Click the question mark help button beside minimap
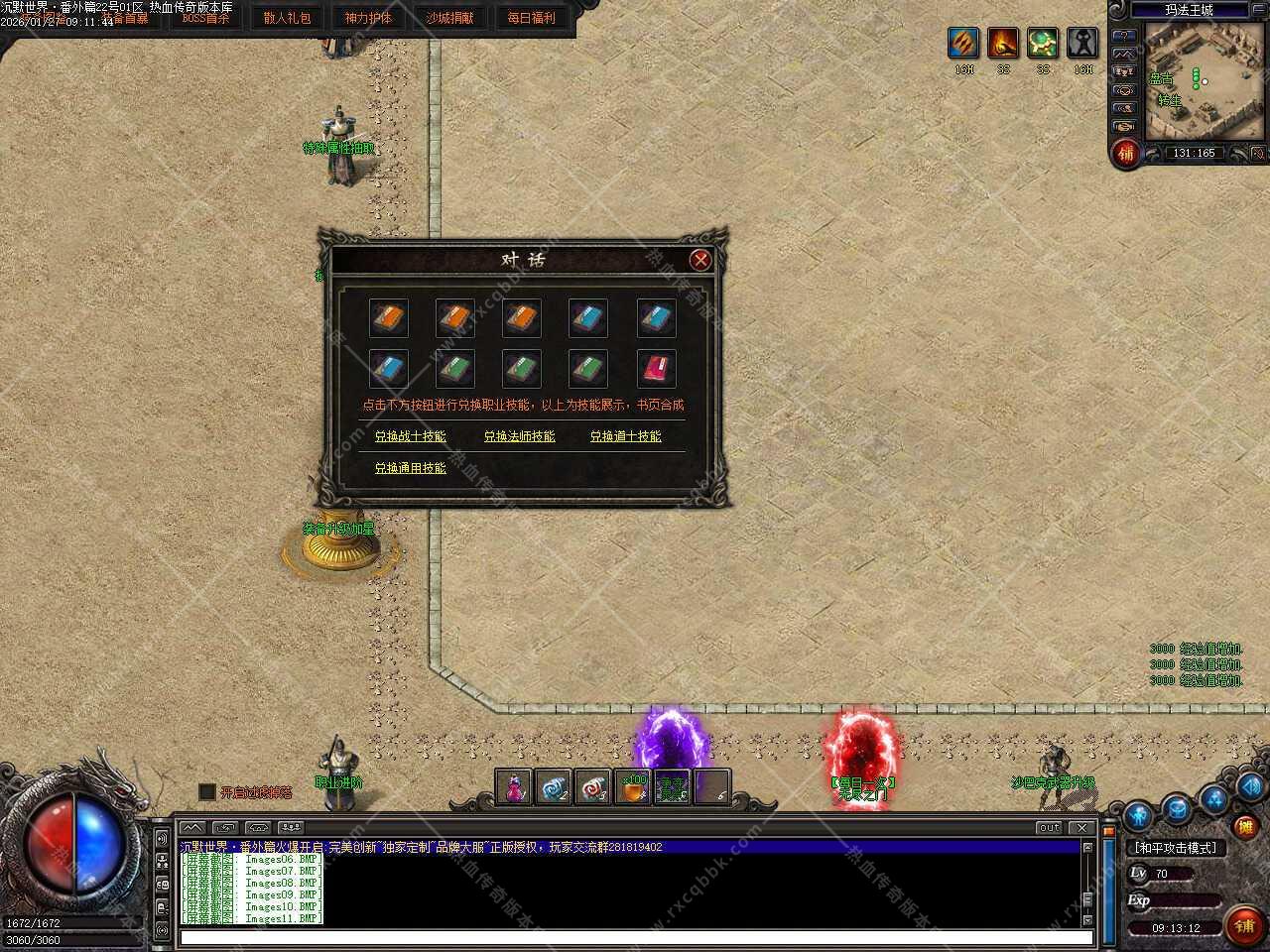The image size is (1270, 952). click(x=1124, y=36)
